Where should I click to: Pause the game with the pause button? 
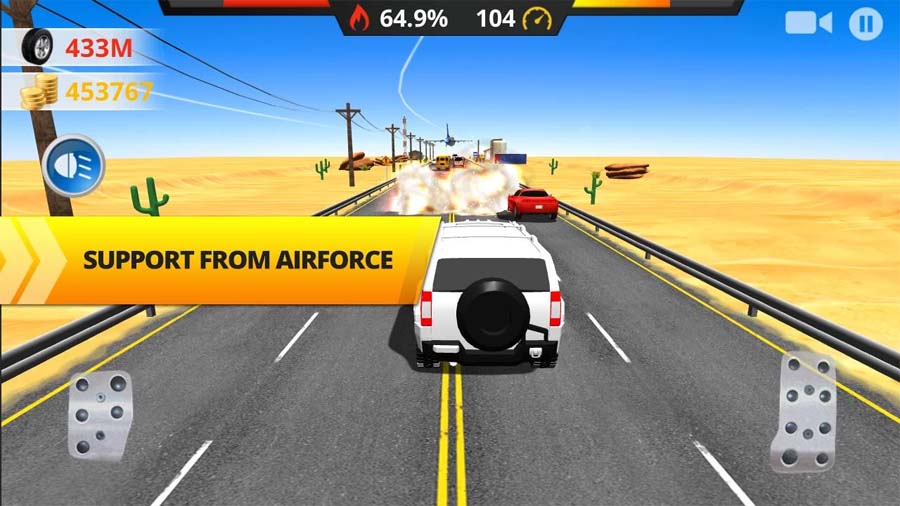pyautogui.click(x=865, y=23)
